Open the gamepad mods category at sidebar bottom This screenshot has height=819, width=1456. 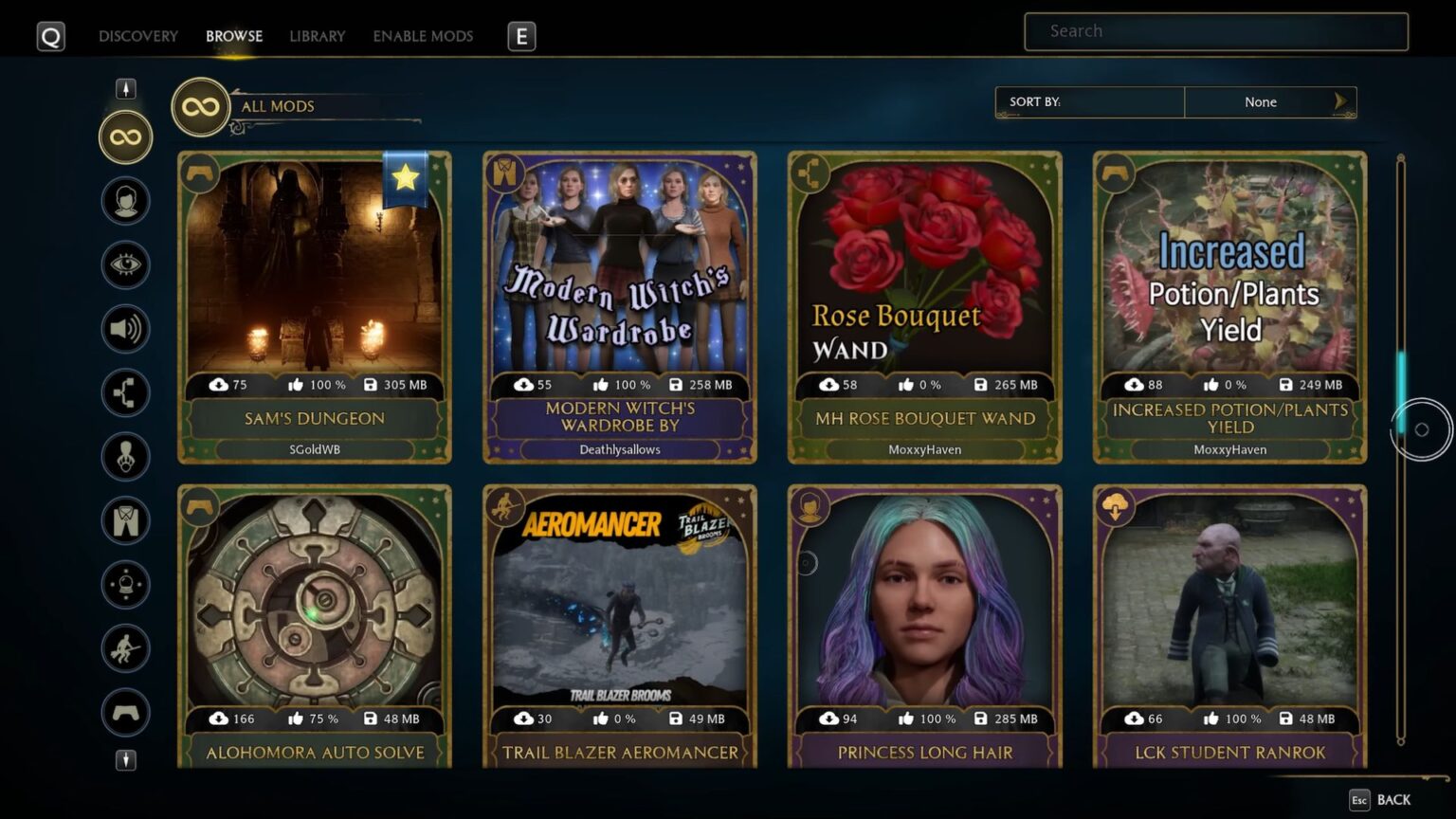pos(124,713)
